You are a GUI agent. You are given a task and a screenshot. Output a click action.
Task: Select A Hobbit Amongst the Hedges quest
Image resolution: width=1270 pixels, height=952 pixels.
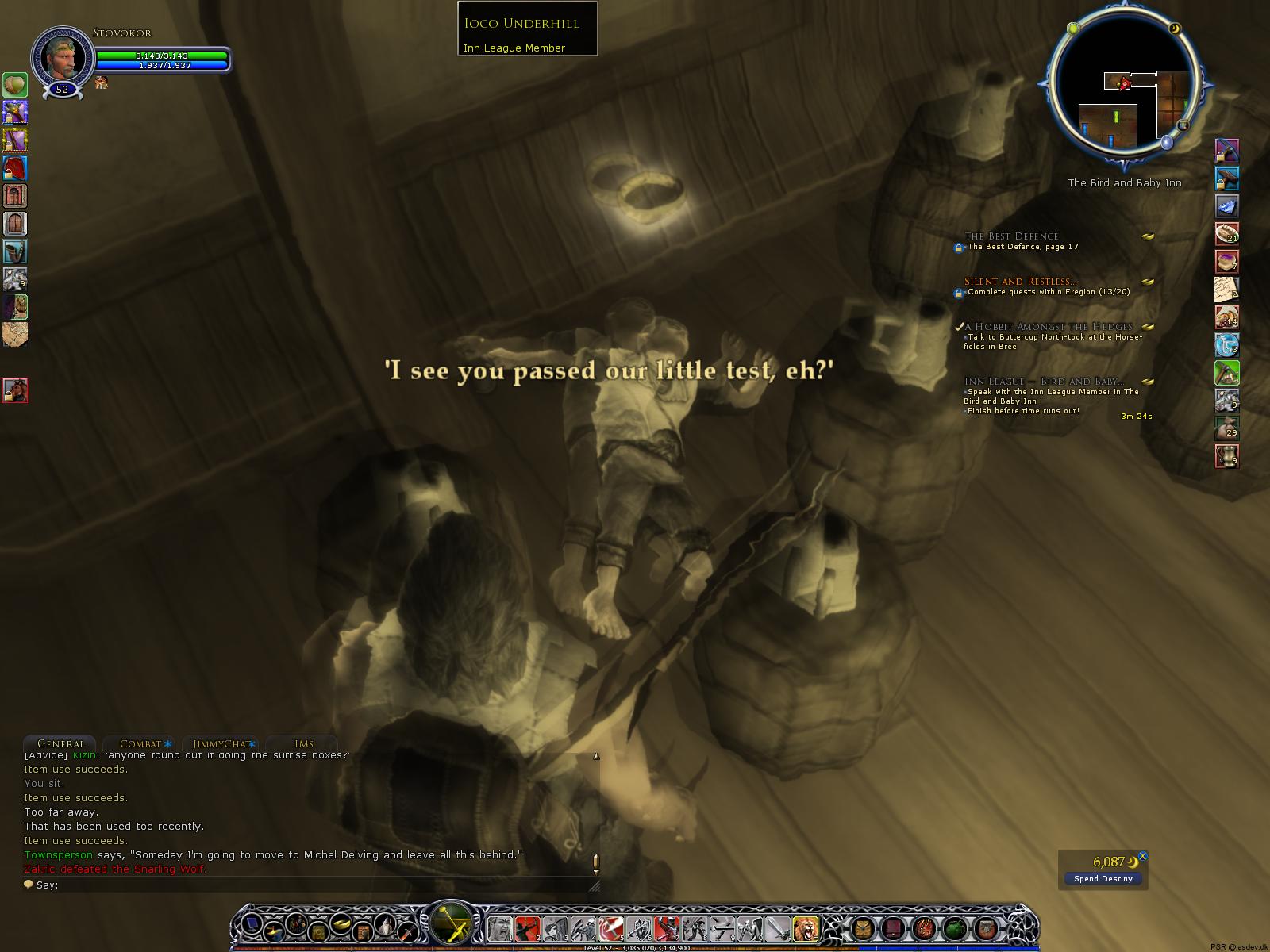[1048, 327]
